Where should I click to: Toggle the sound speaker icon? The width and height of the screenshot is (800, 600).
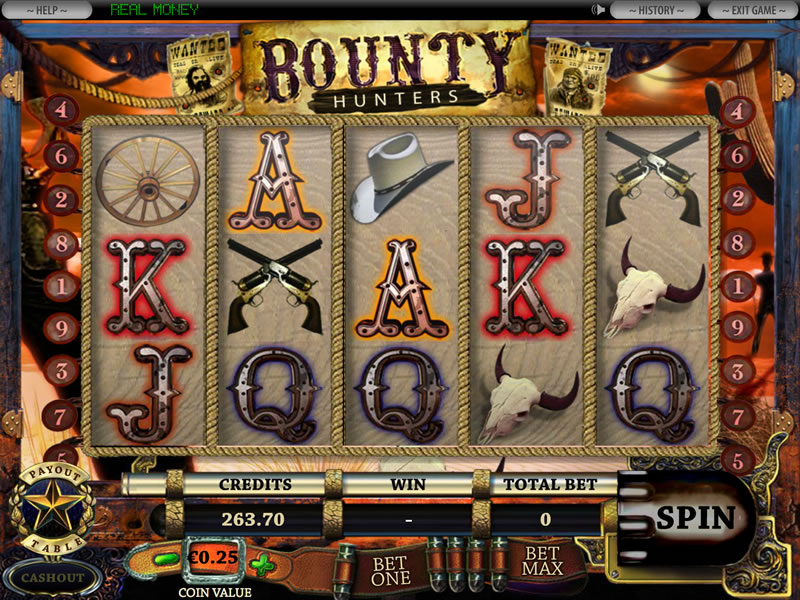click(x=600, y=10)
